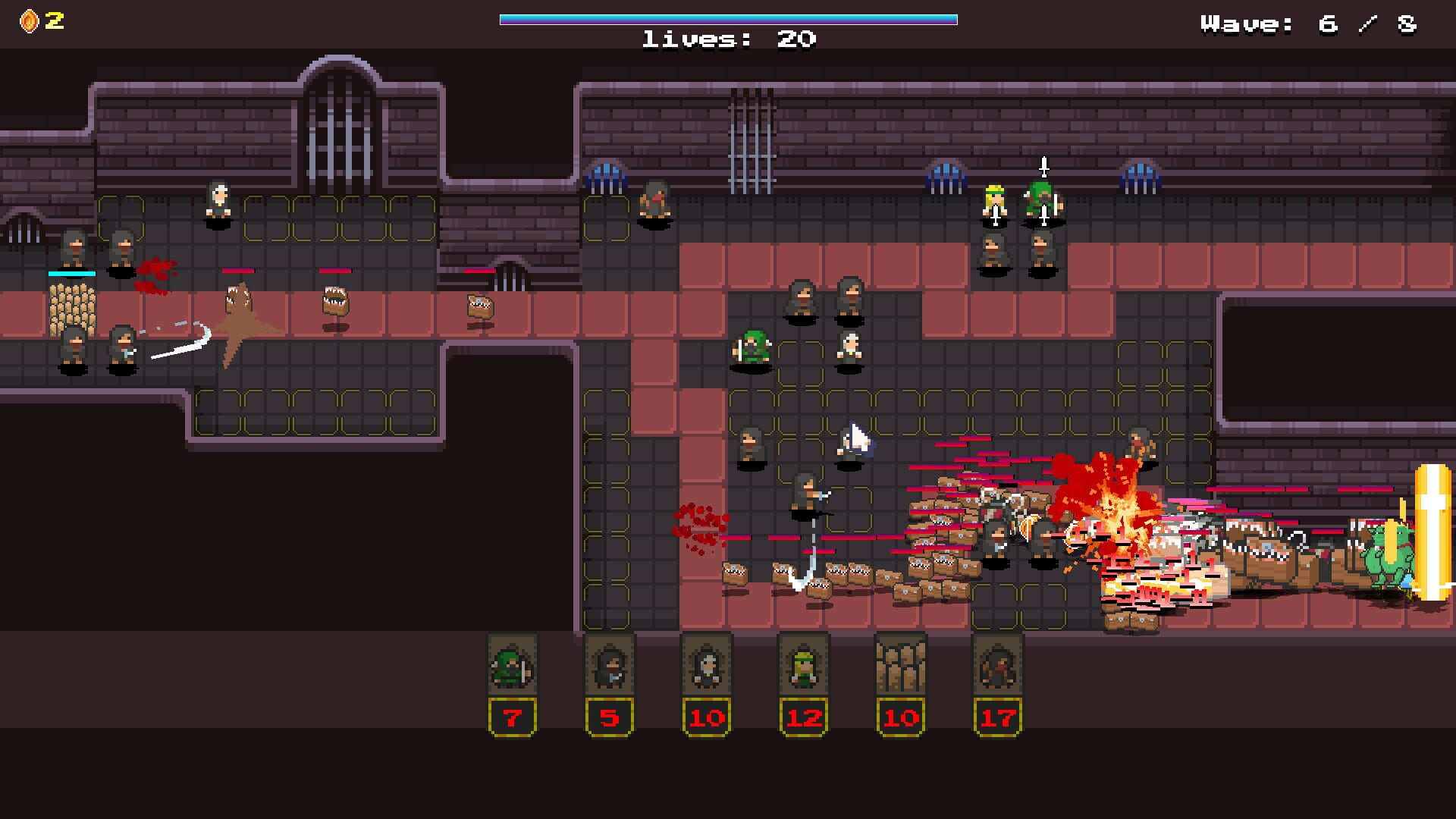Image resolution: width=1456 pixels, height=819 pixels.
Task: Click the crowned archer on the upper platform
Action: pos(993,201)
